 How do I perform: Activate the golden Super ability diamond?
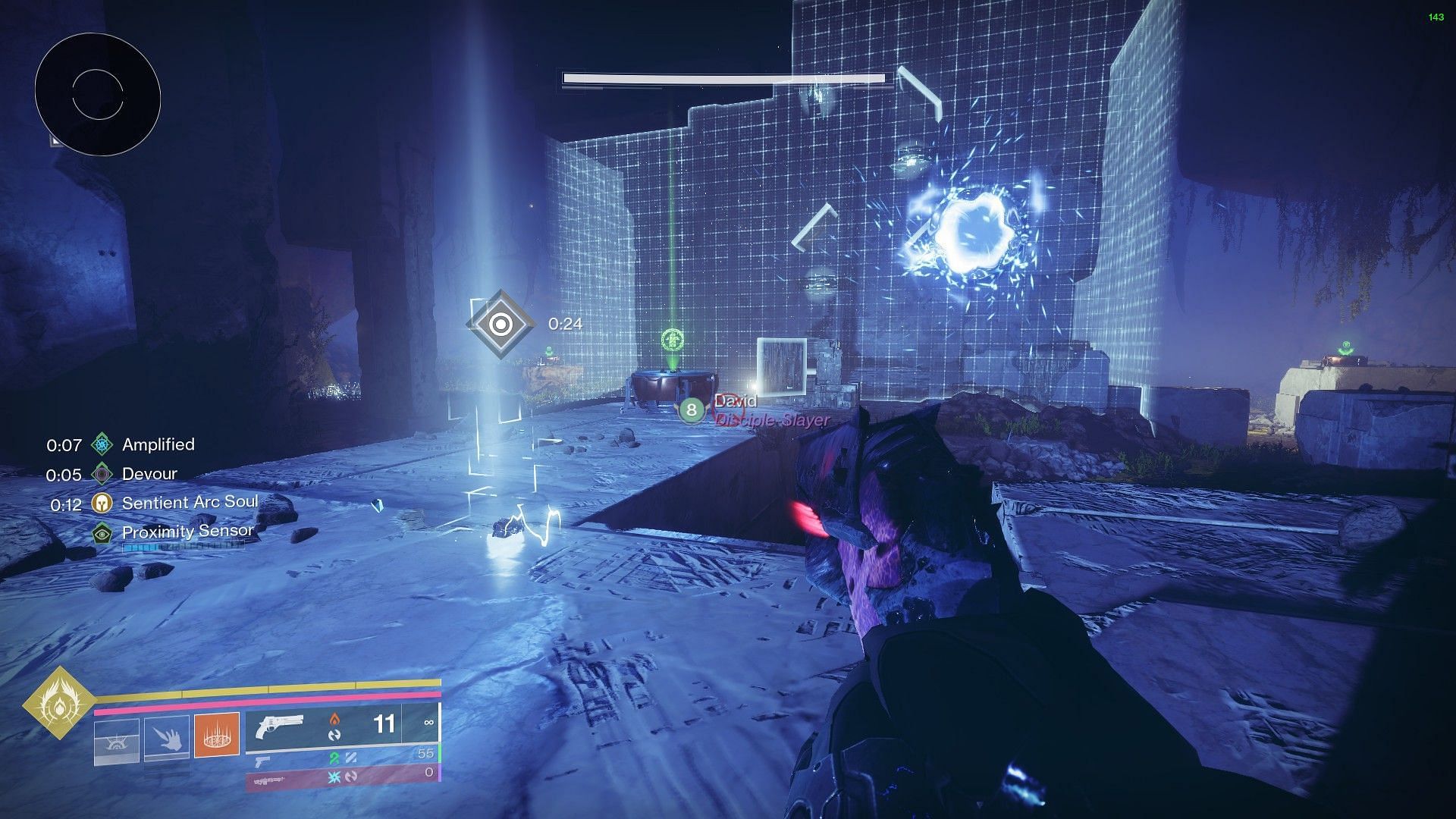point(59,703)
